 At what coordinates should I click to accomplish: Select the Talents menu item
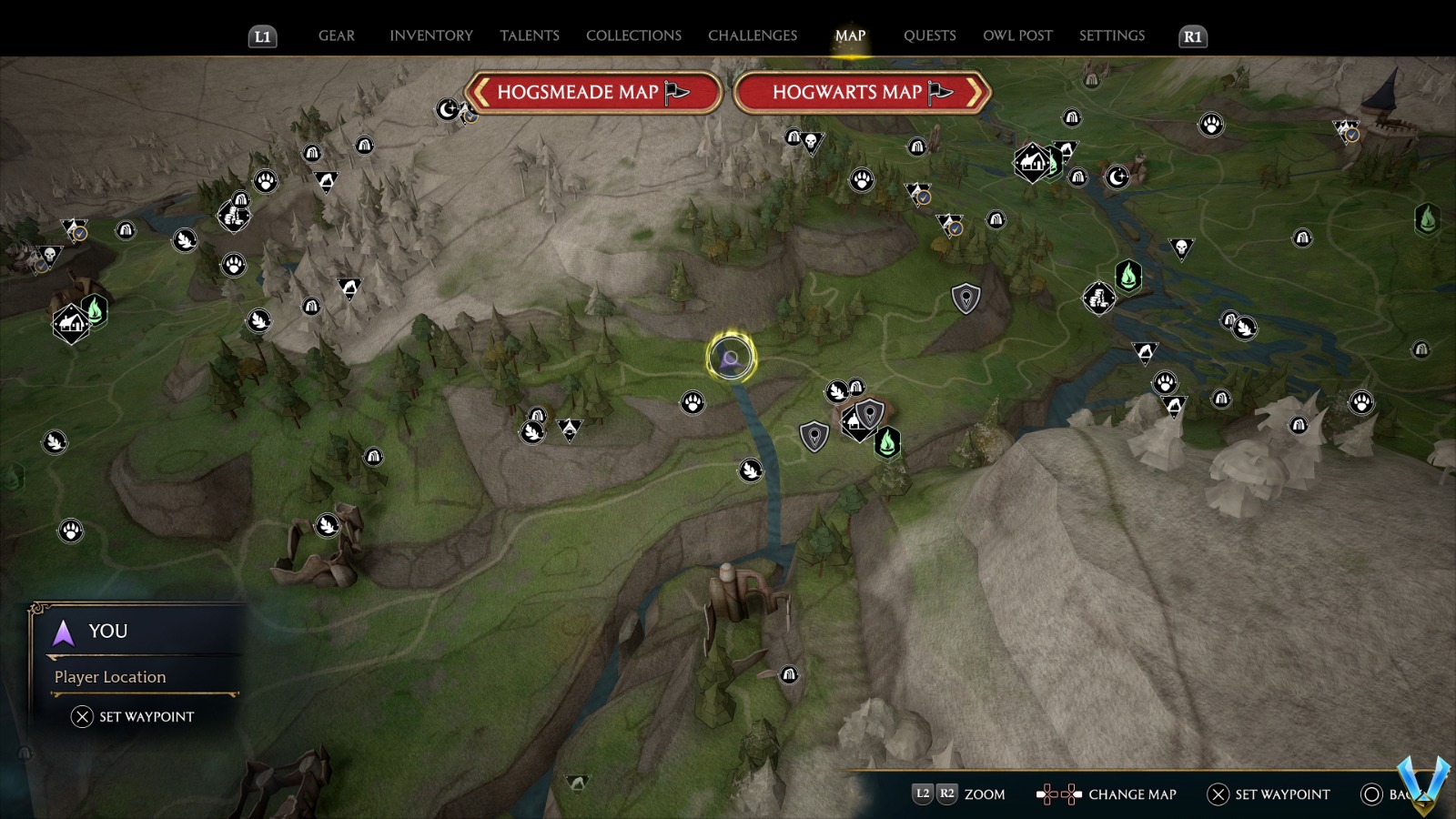click(x=530, y=35)
